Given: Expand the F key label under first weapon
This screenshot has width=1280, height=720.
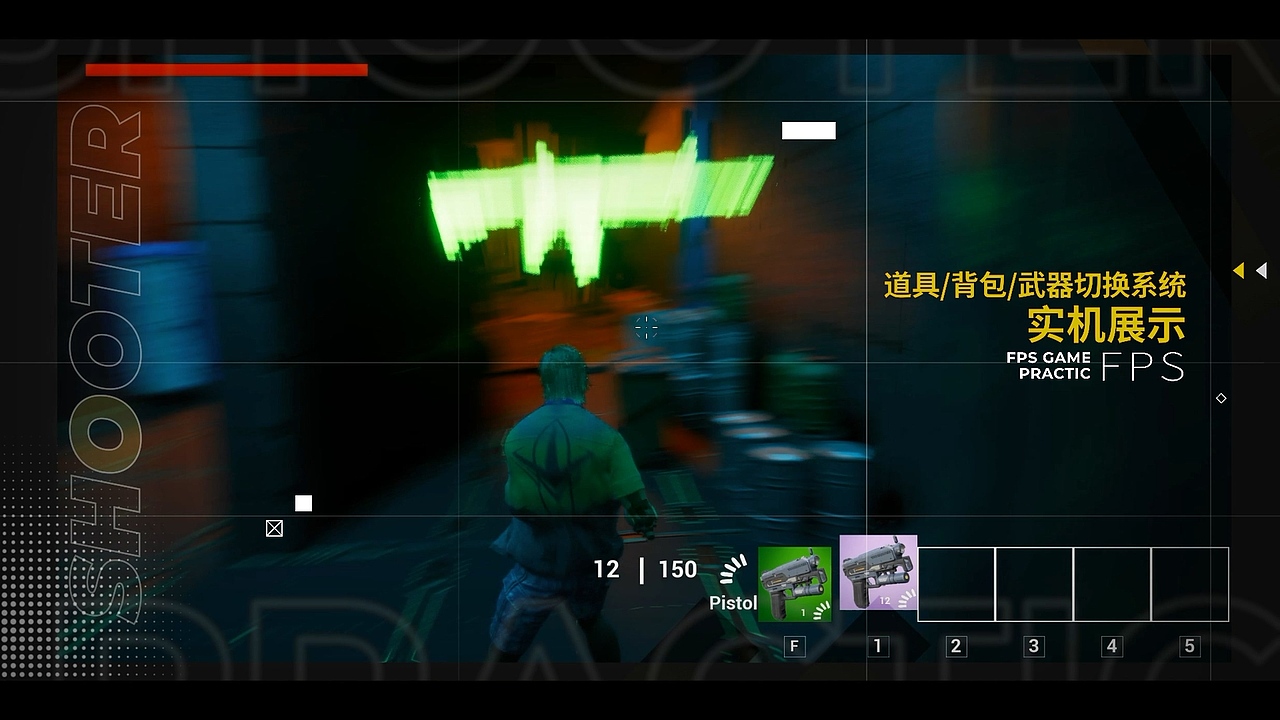Looking at the screenshot, I should [x=795, y=647].
